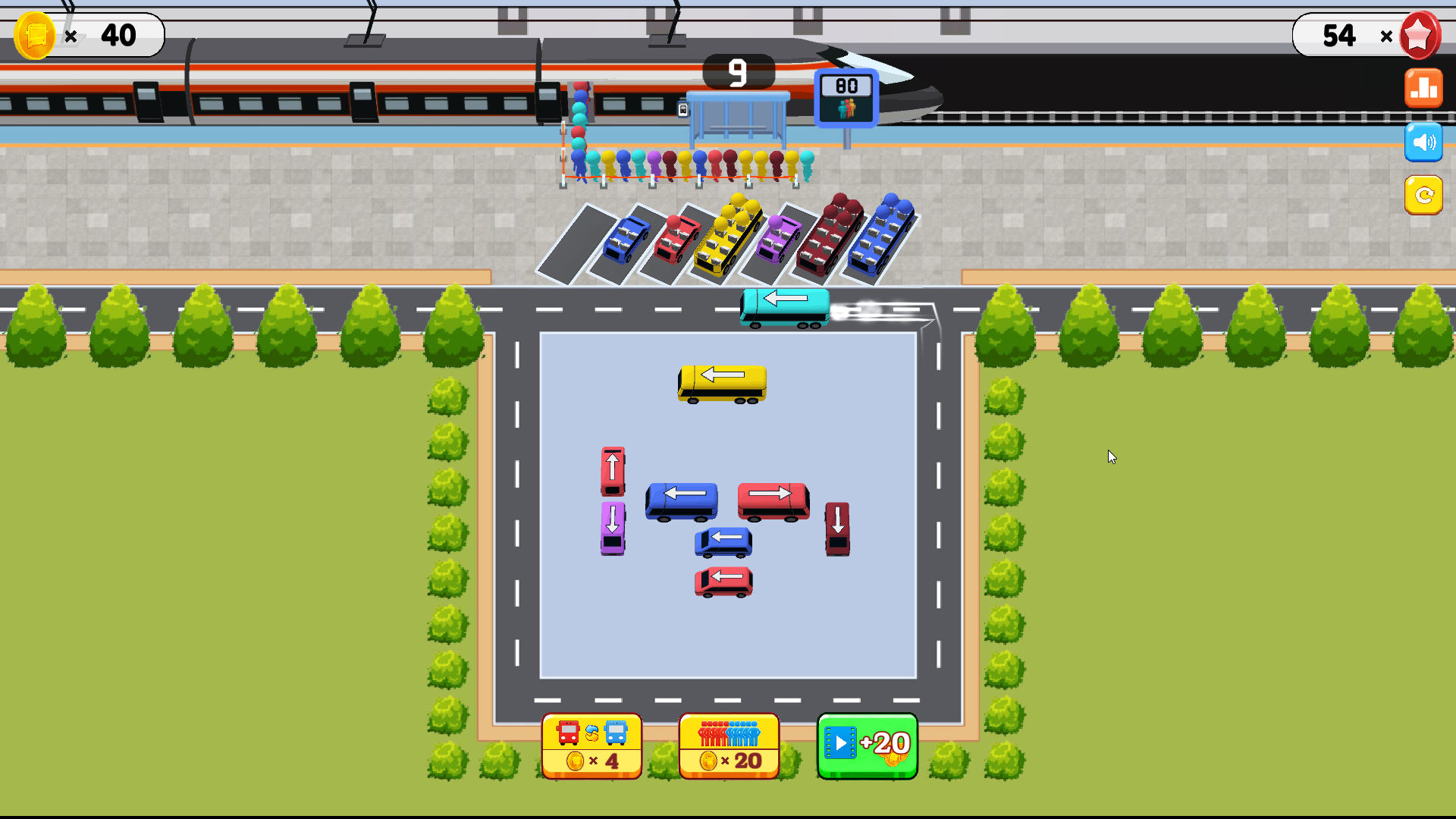Tap the blue bus facing left
This screenshot has width=1456, height=819.
click(680, 500)
